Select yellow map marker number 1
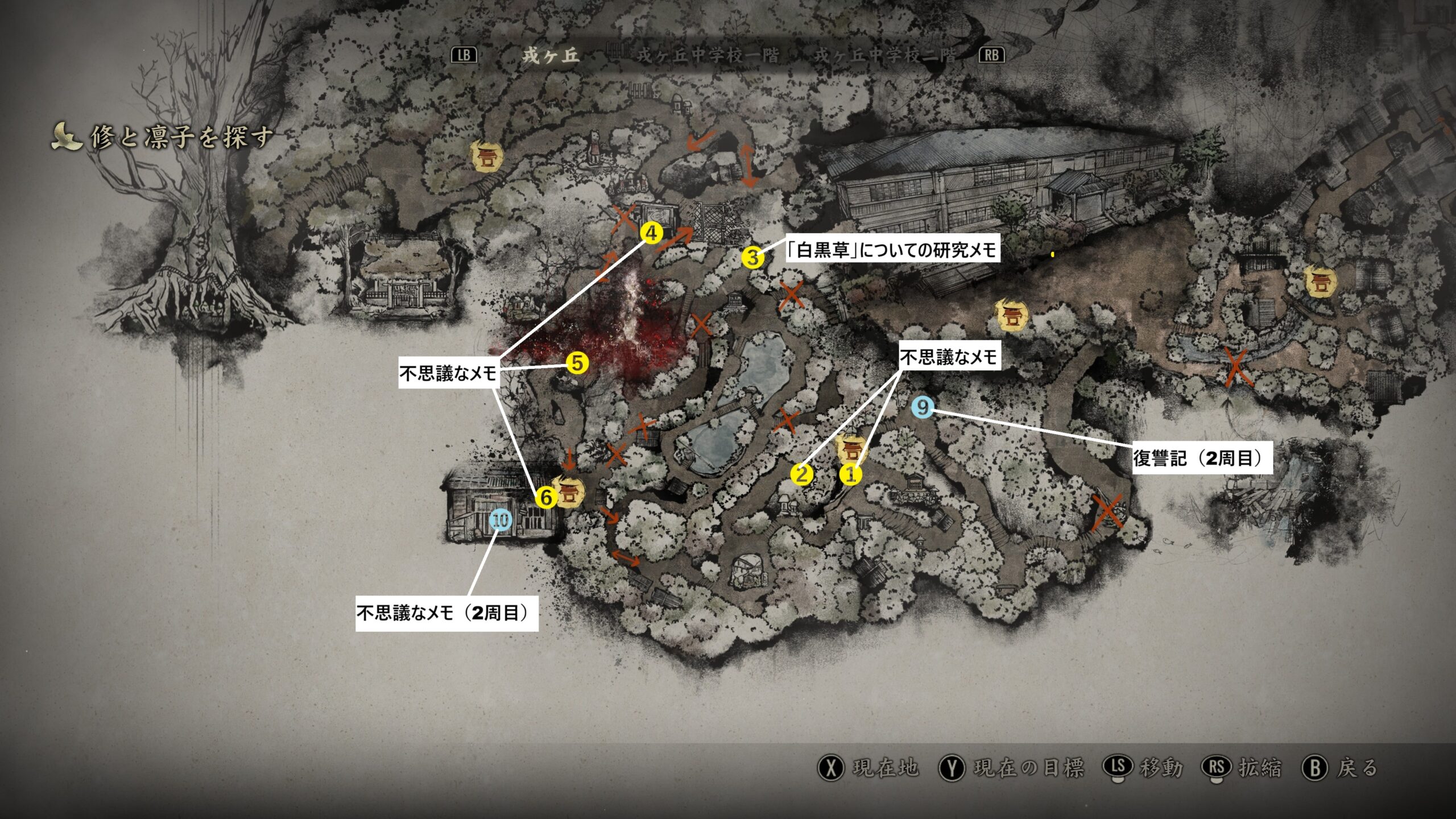 (x=851, y=474)
